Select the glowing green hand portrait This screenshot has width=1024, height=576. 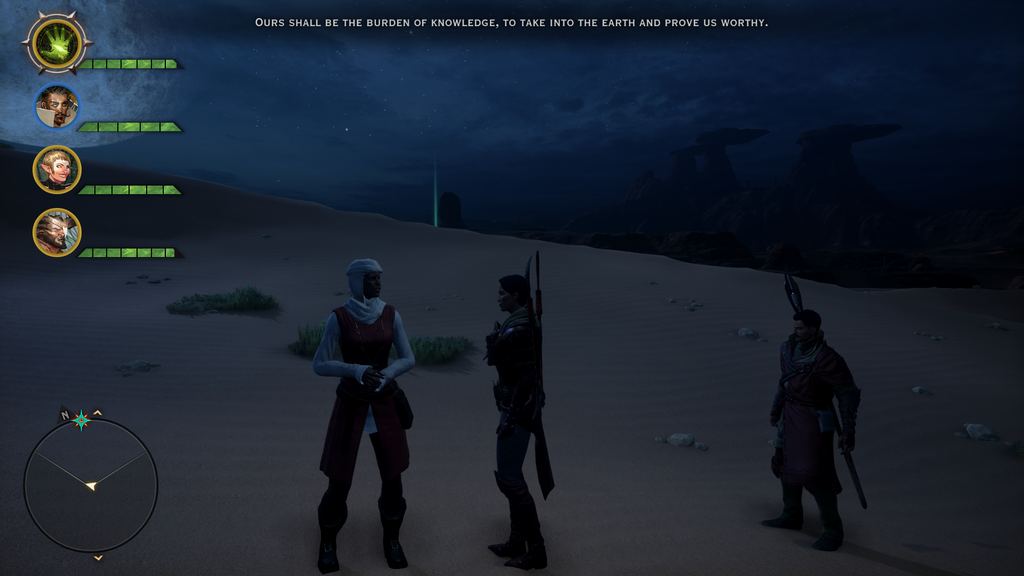pos(57,43)
